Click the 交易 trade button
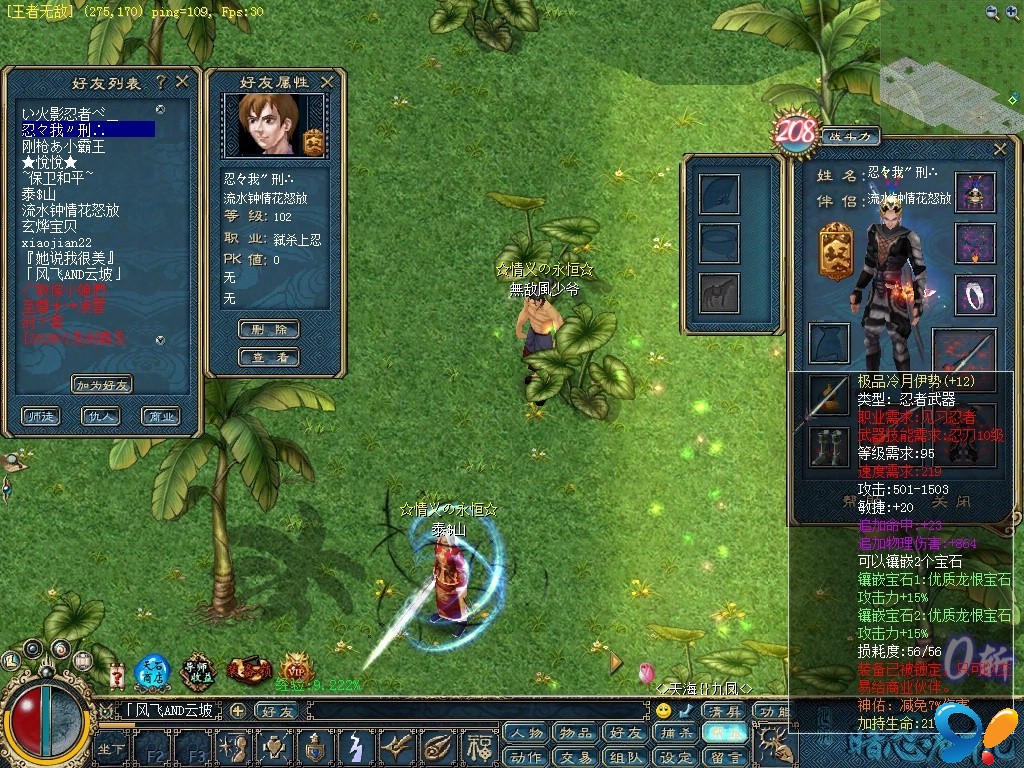 (x=576, y=757)
